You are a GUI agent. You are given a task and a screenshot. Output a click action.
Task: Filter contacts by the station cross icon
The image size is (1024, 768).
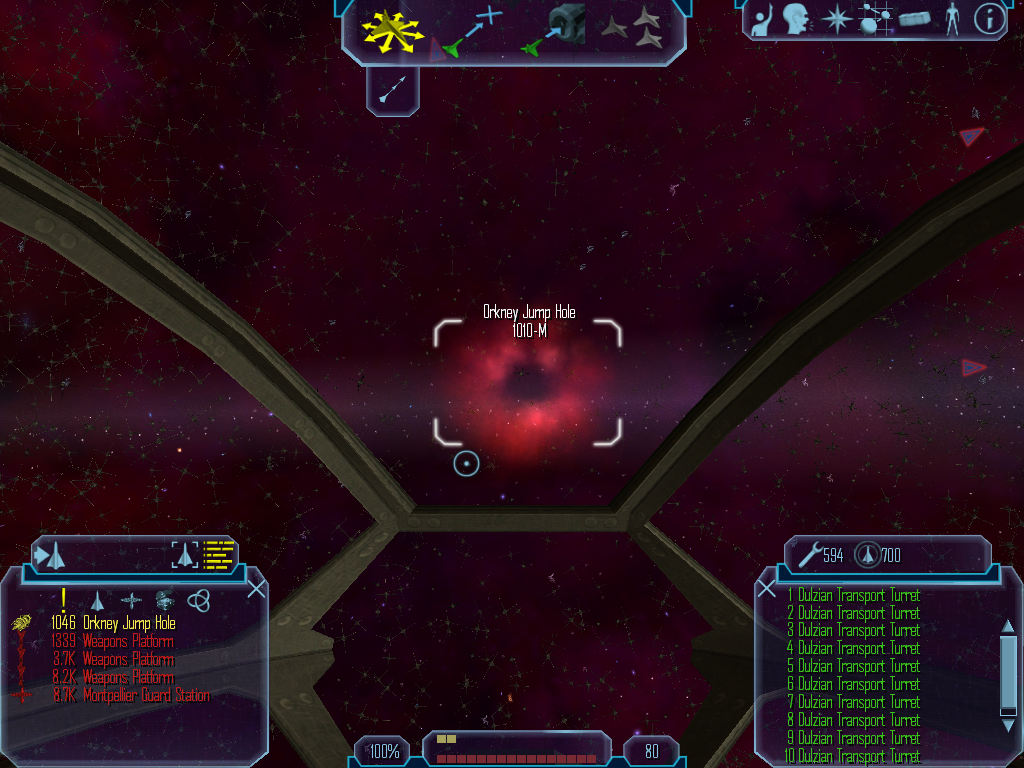click(x=131, y=600)
